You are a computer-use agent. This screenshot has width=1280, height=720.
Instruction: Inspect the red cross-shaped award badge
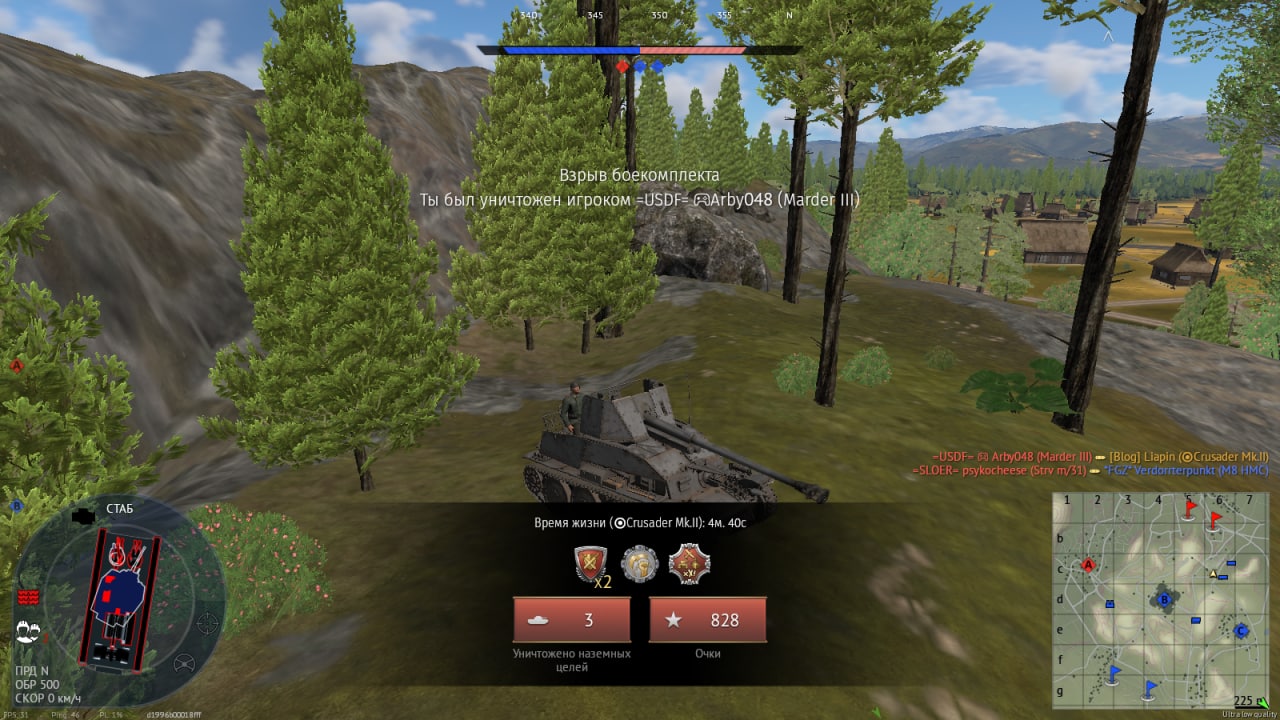pos(689,564)
